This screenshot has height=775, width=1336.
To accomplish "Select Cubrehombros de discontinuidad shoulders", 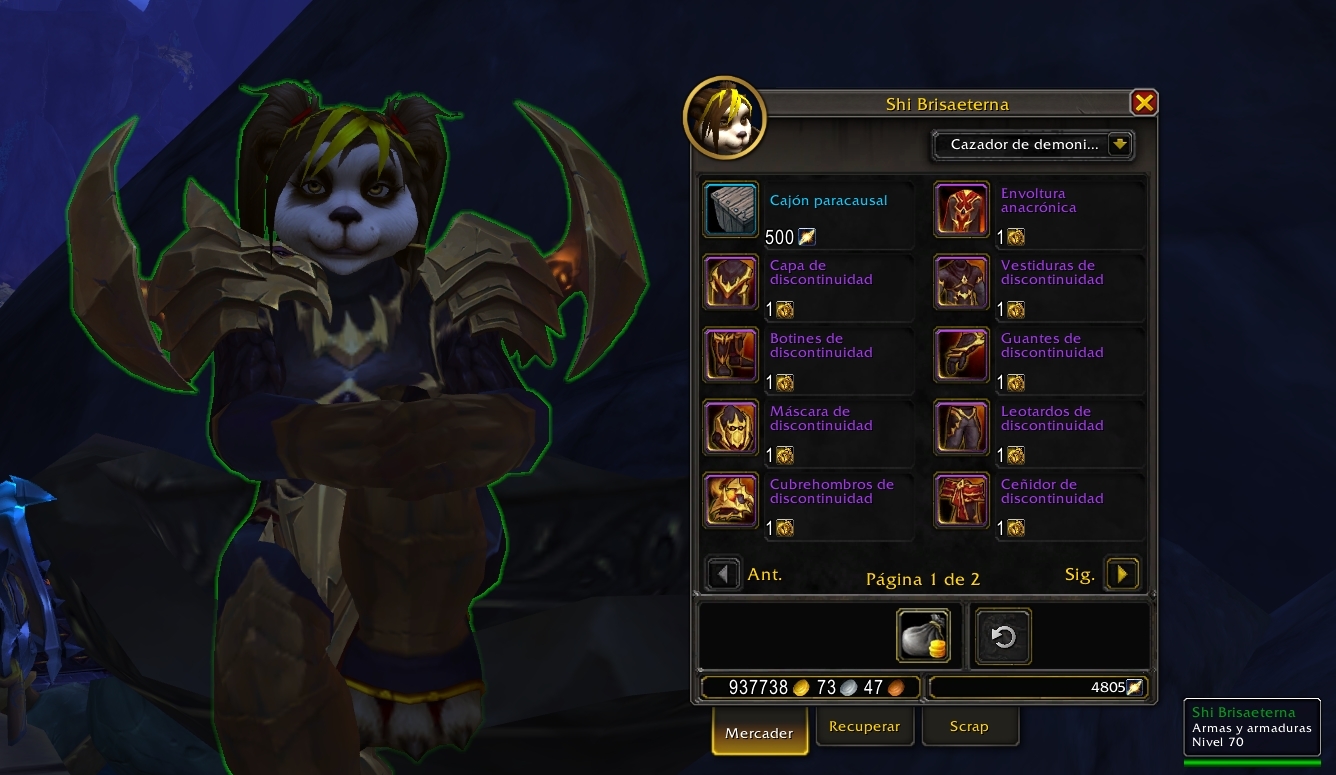I will [x=730, y=500].
